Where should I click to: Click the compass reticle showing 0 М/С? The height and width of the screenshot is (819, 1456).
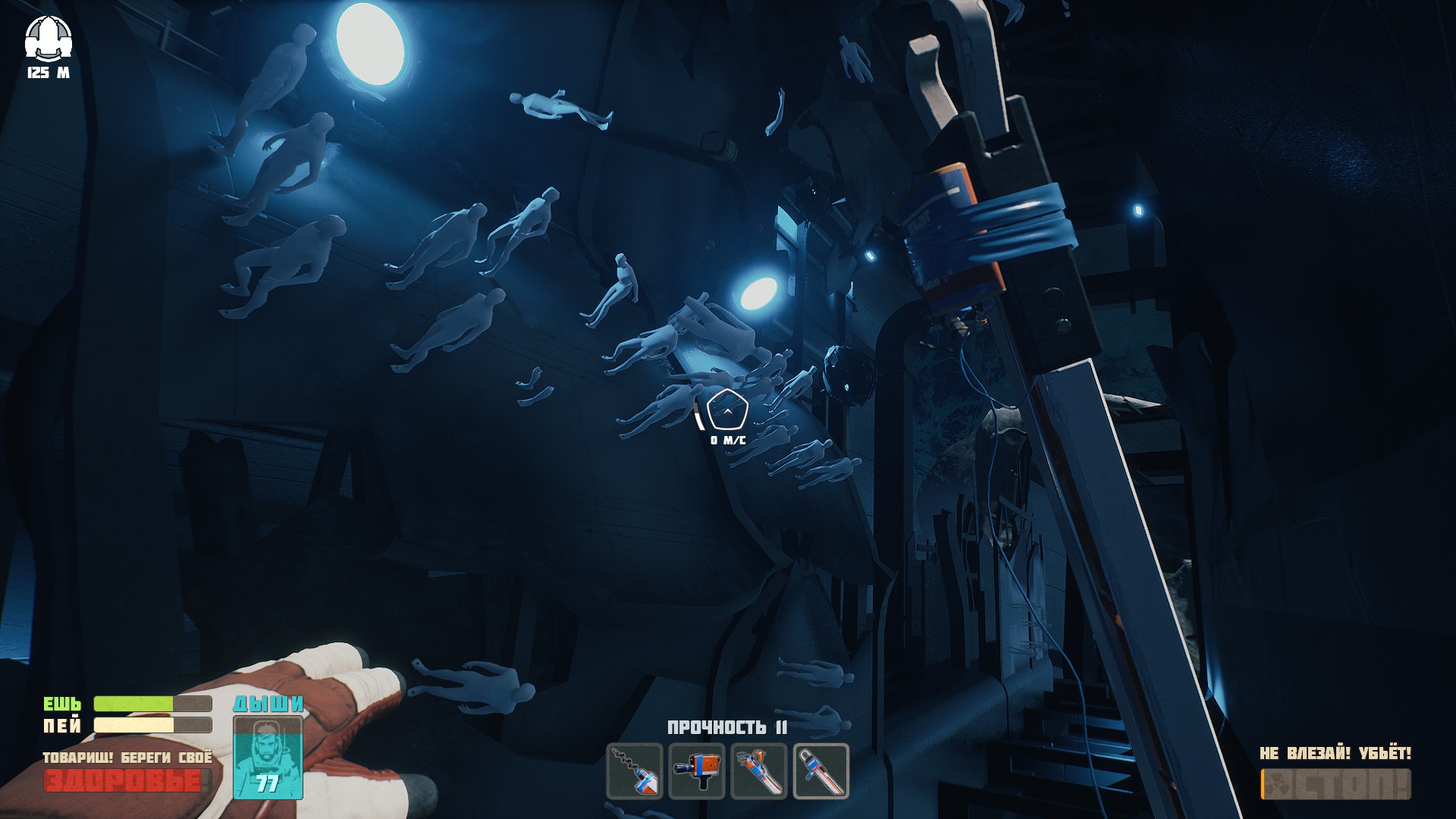[726, 410]
